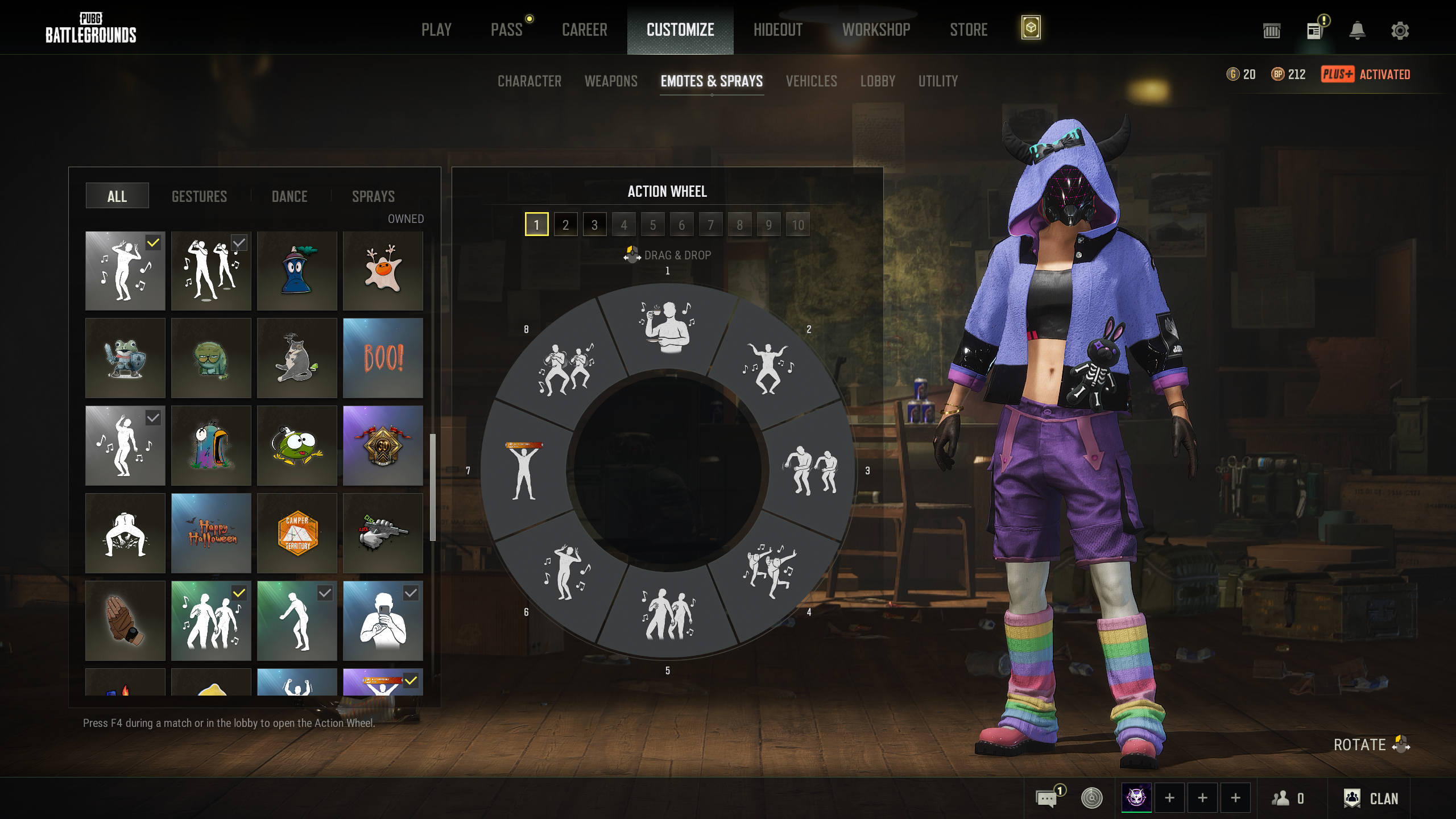Screen dimensions: 1456x819
Task: Filter emotes by GESTURES
Action: [199, 196]
